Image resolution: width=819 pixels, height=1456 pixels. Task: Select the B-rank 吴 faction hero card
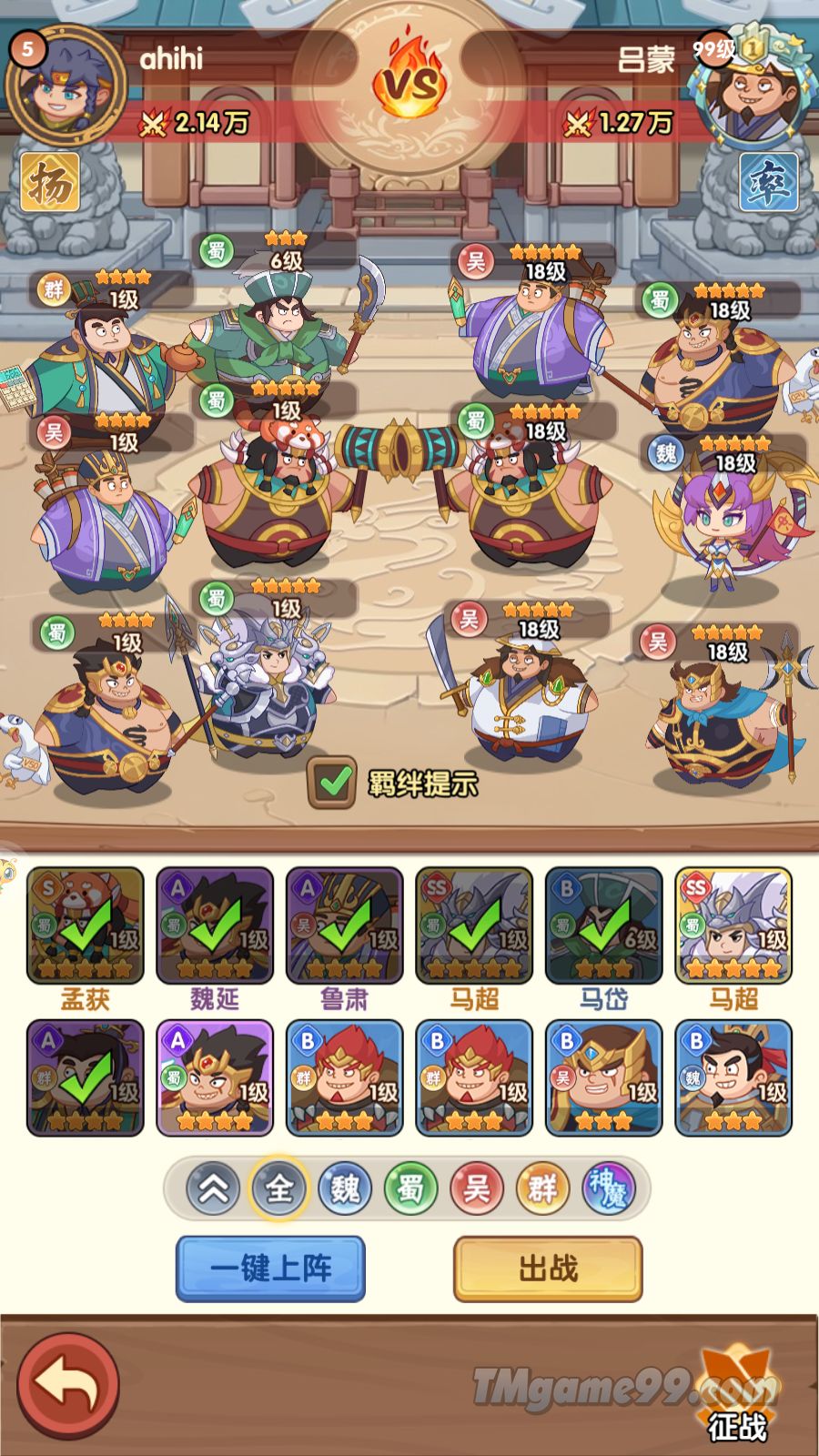pos(603,1078)
